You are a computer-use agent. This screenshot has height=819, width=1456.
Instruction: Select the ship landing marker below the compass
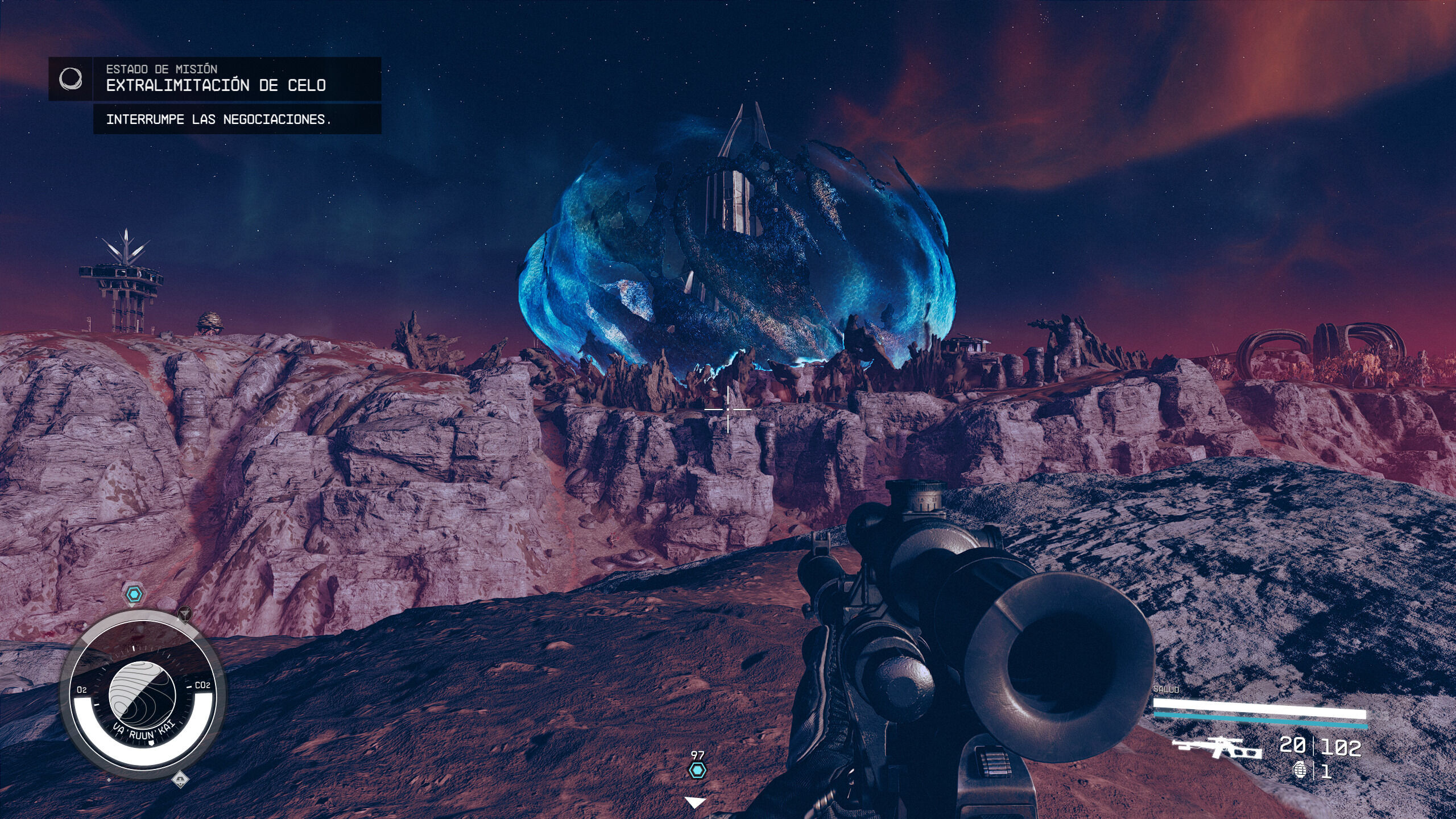(x=180, y=778)
